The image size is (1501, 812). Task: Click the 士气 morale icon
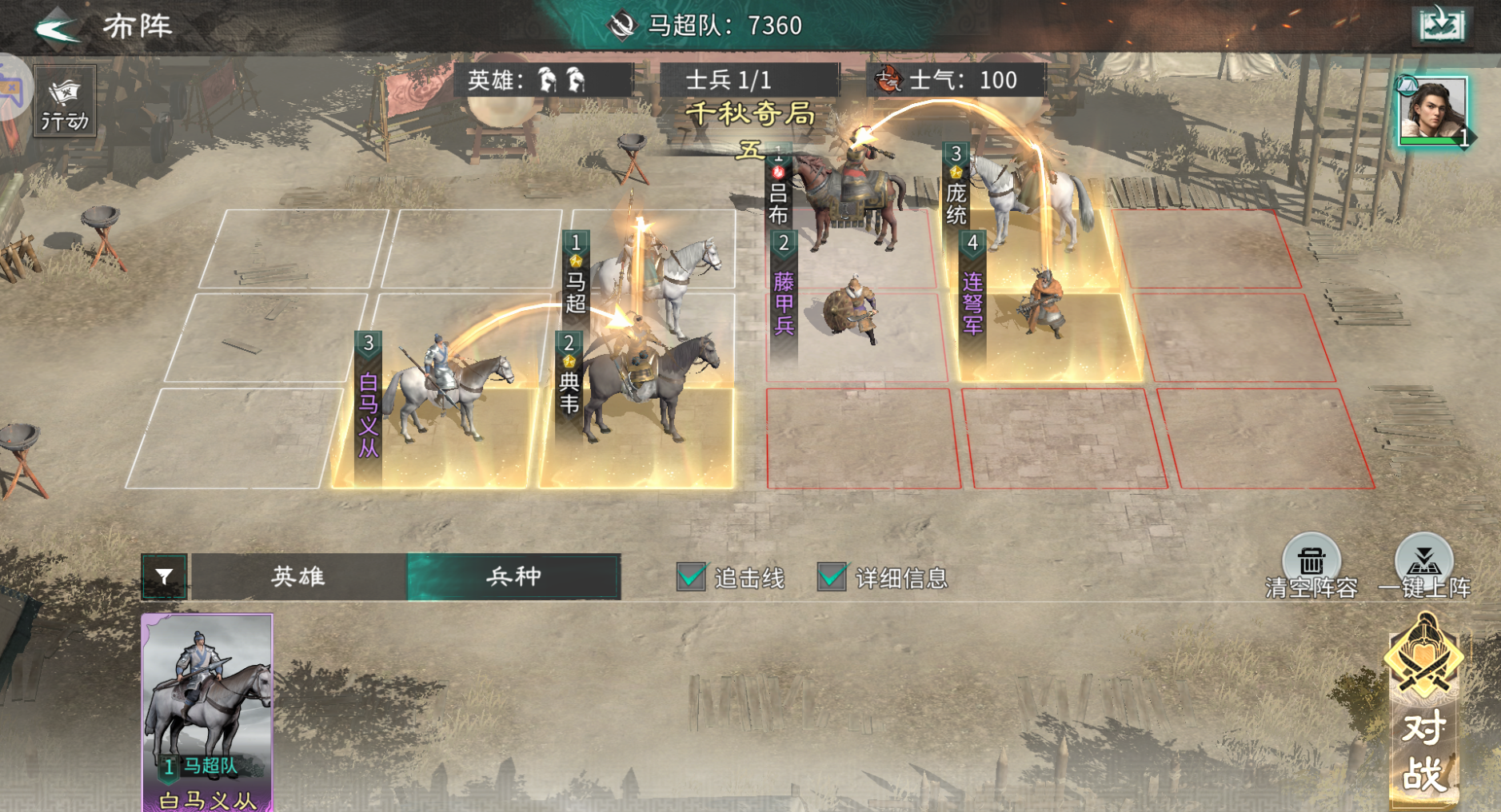[x=890, y=79]
